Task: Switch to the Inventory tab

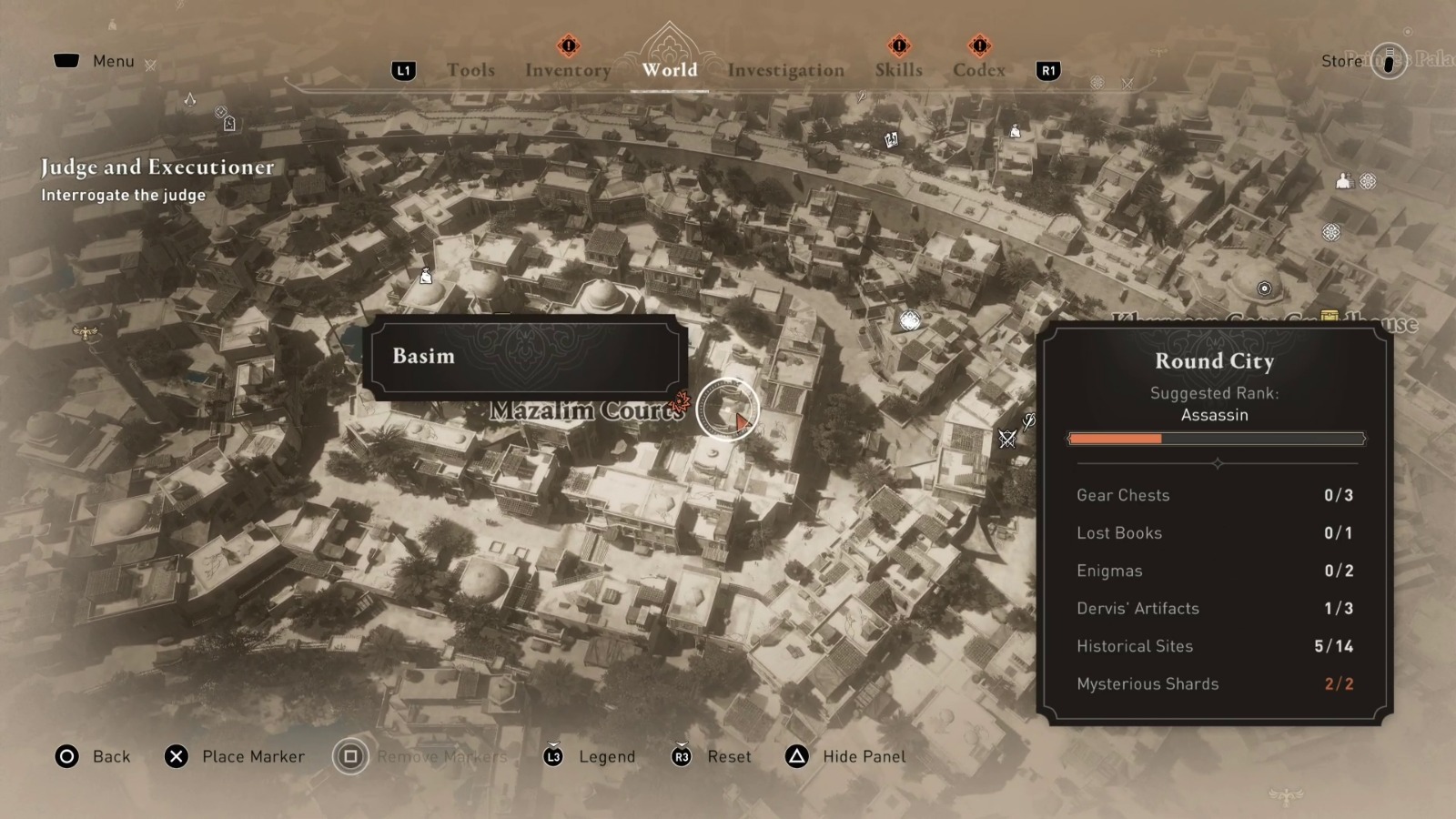Action: [x=568, y=70]
